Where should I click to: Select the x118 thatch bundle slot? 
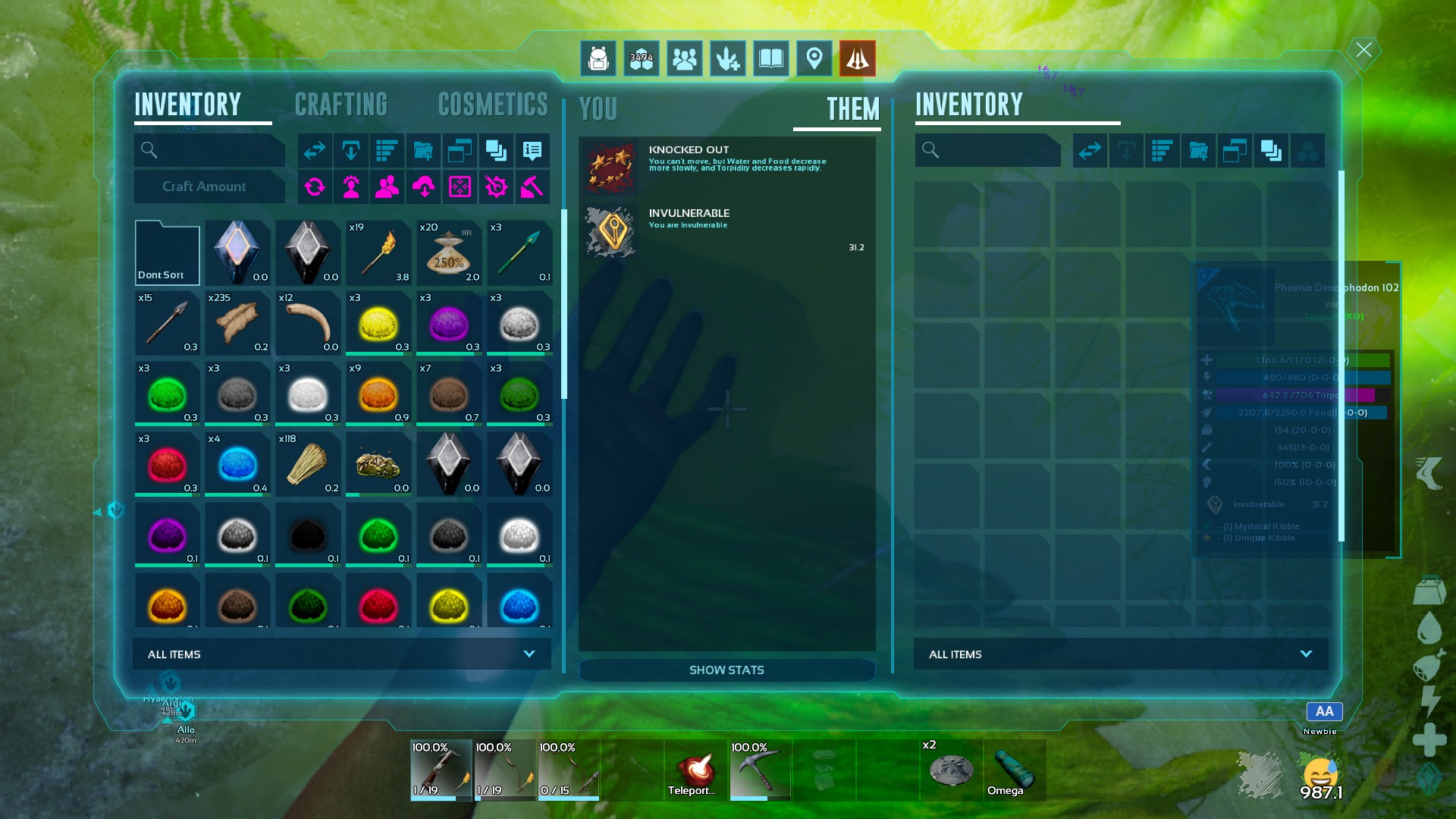click(x=308, y=465)
